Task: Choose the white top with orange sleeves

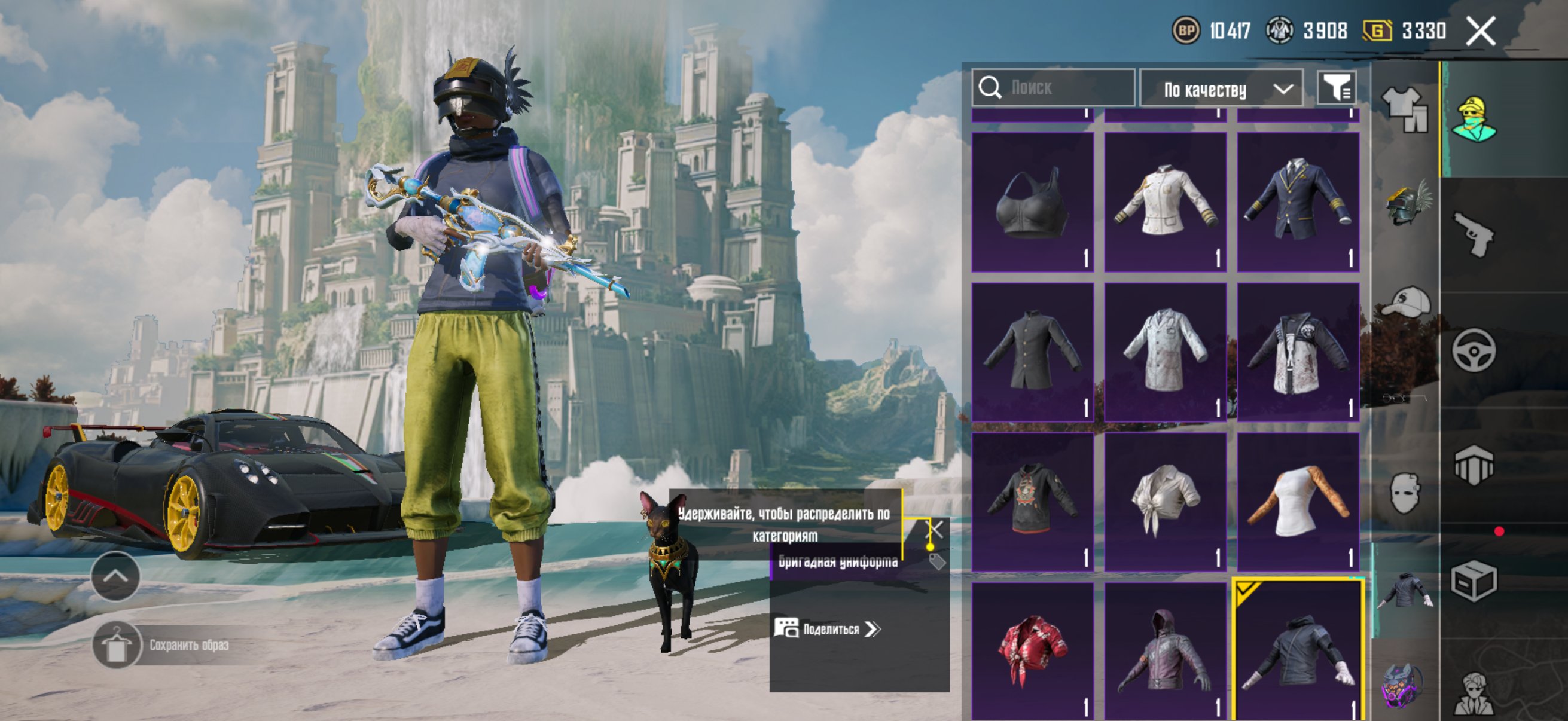Action: point(1298,502)
